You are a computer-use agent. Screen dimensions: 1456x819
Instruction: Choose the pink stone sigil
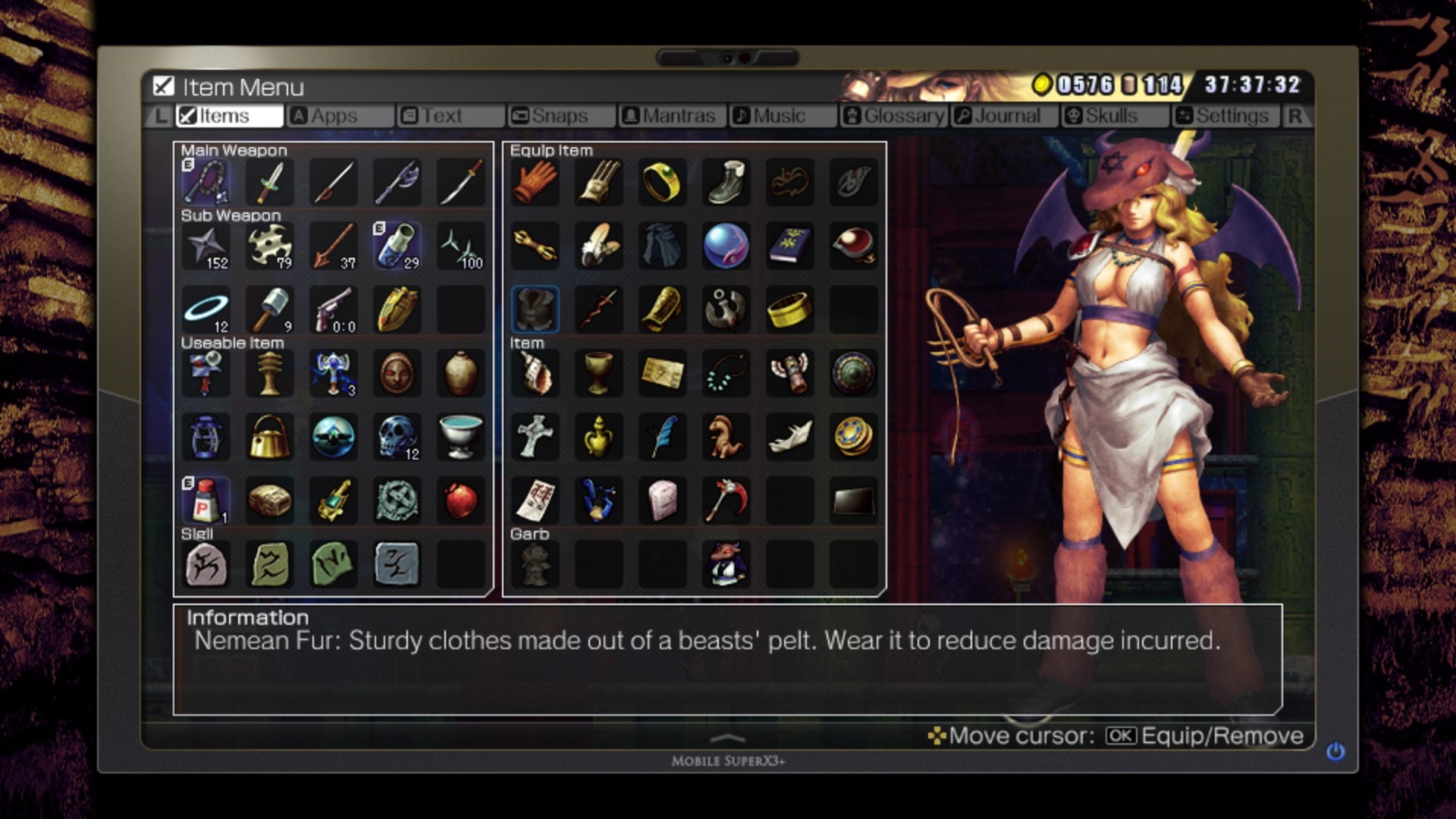pos(206,564)
